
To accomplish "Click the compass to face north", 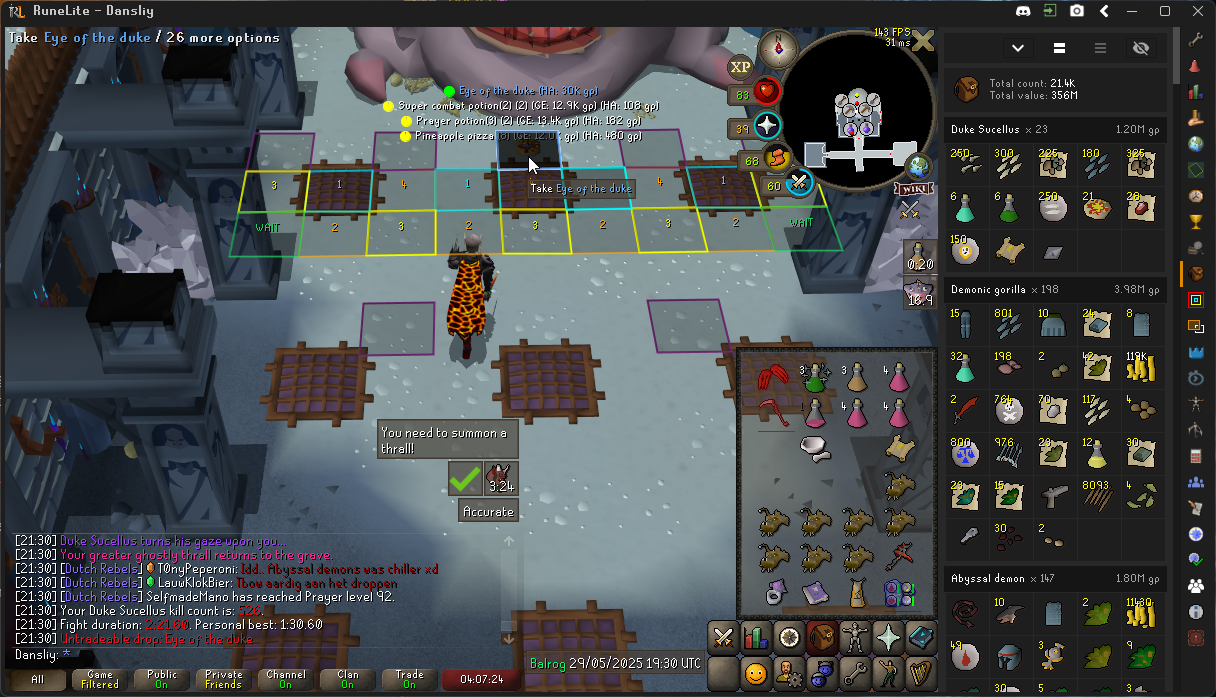I will pos(776,48).
